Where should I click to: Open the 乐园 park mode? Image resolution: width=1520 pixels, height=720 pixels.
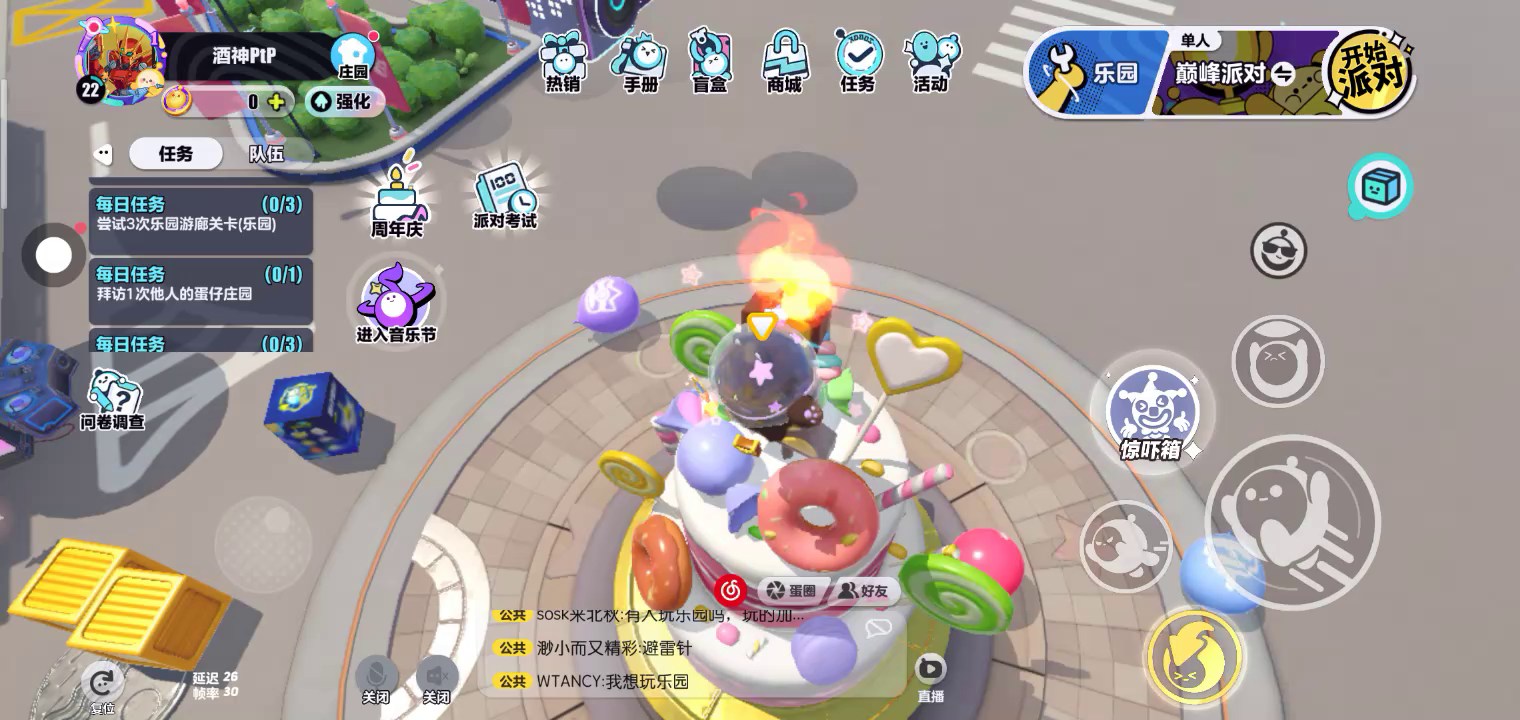pos(1098,72)
